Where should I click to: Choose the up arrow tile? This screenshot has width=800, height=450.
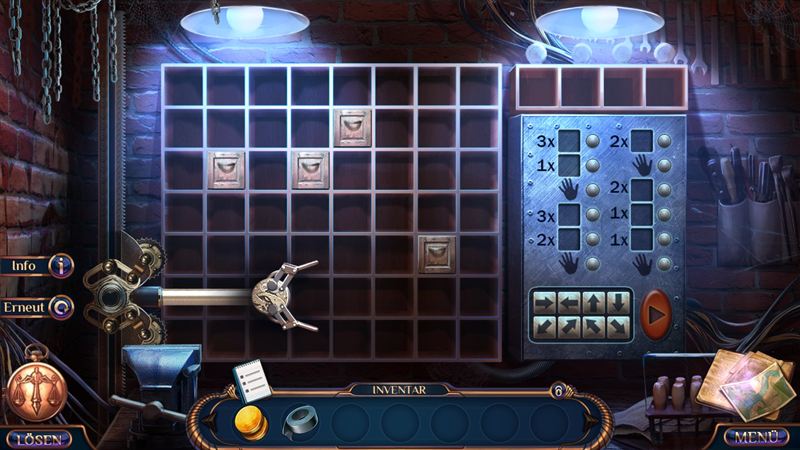click(x=594, y=302)
